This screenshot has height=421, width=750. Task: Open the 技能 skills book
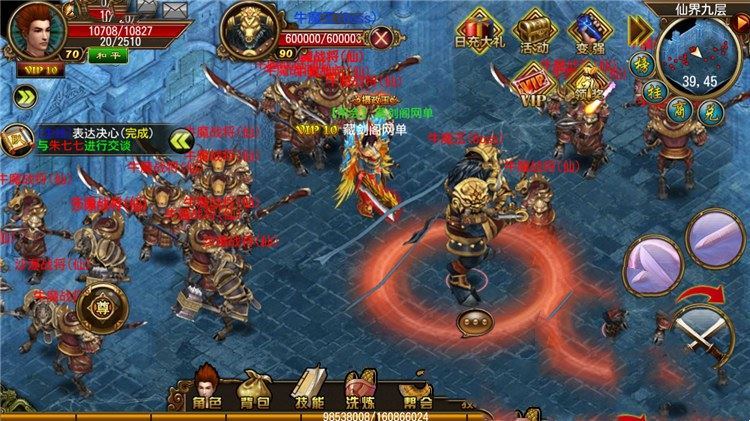point(306,390)
